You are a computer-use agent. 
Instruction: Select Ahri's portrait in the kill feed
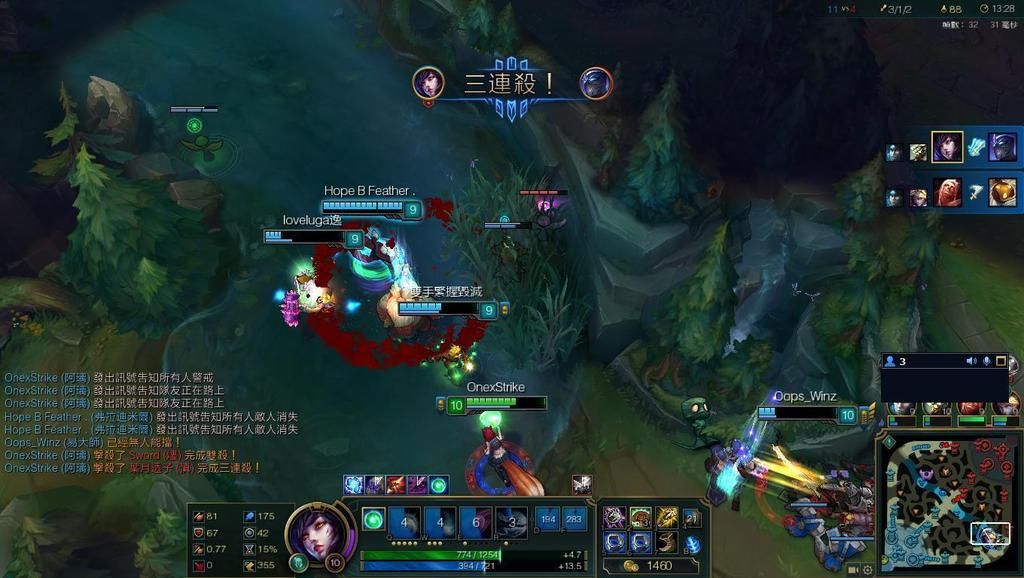pos(947,148)
